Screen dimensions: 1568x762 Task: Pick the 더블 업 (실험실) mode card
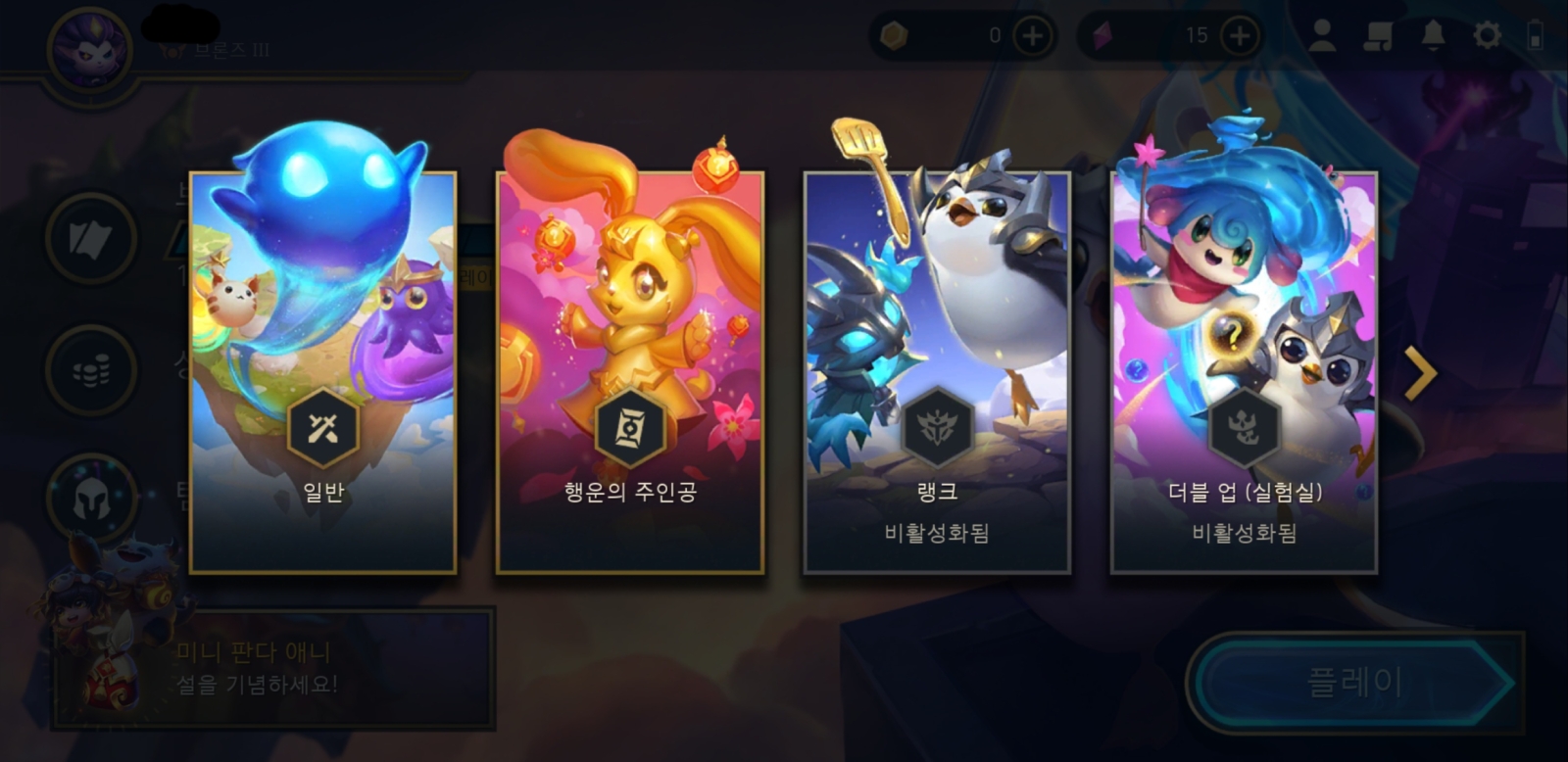tap(1244, 372)
